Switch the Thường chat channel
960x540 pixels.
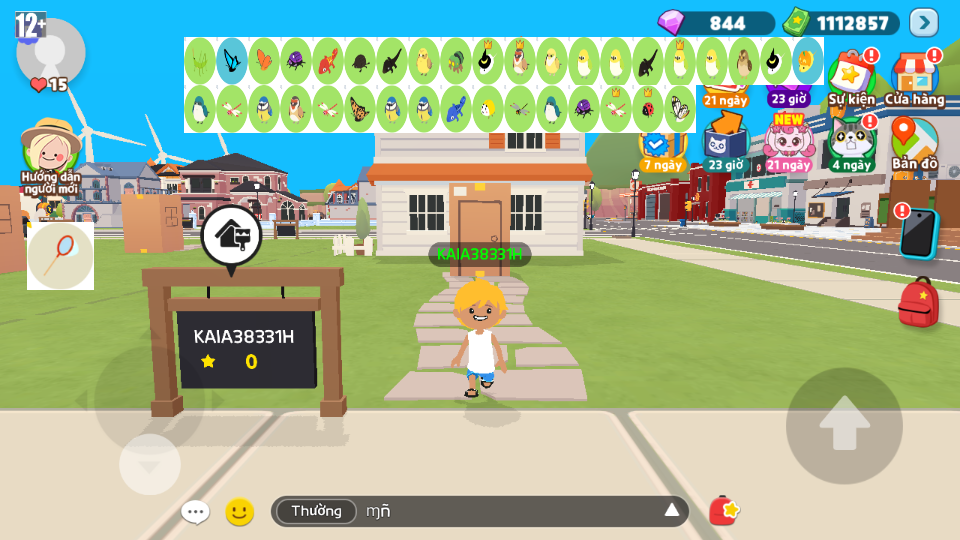316,511
